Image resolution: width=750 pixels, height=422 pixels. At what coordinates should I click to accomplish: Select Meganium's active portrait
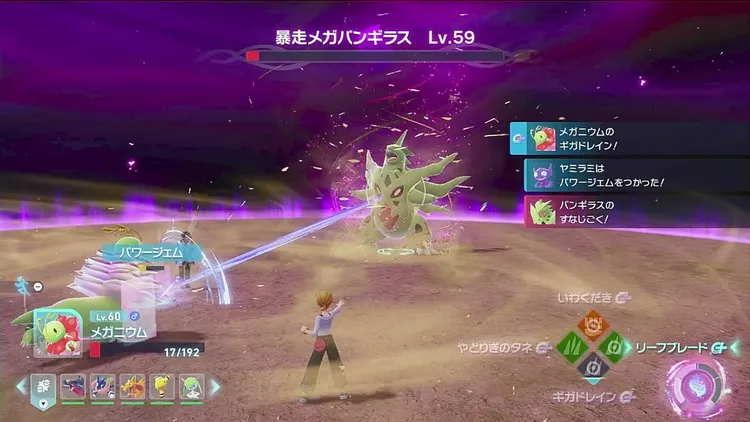click(52, 332)
